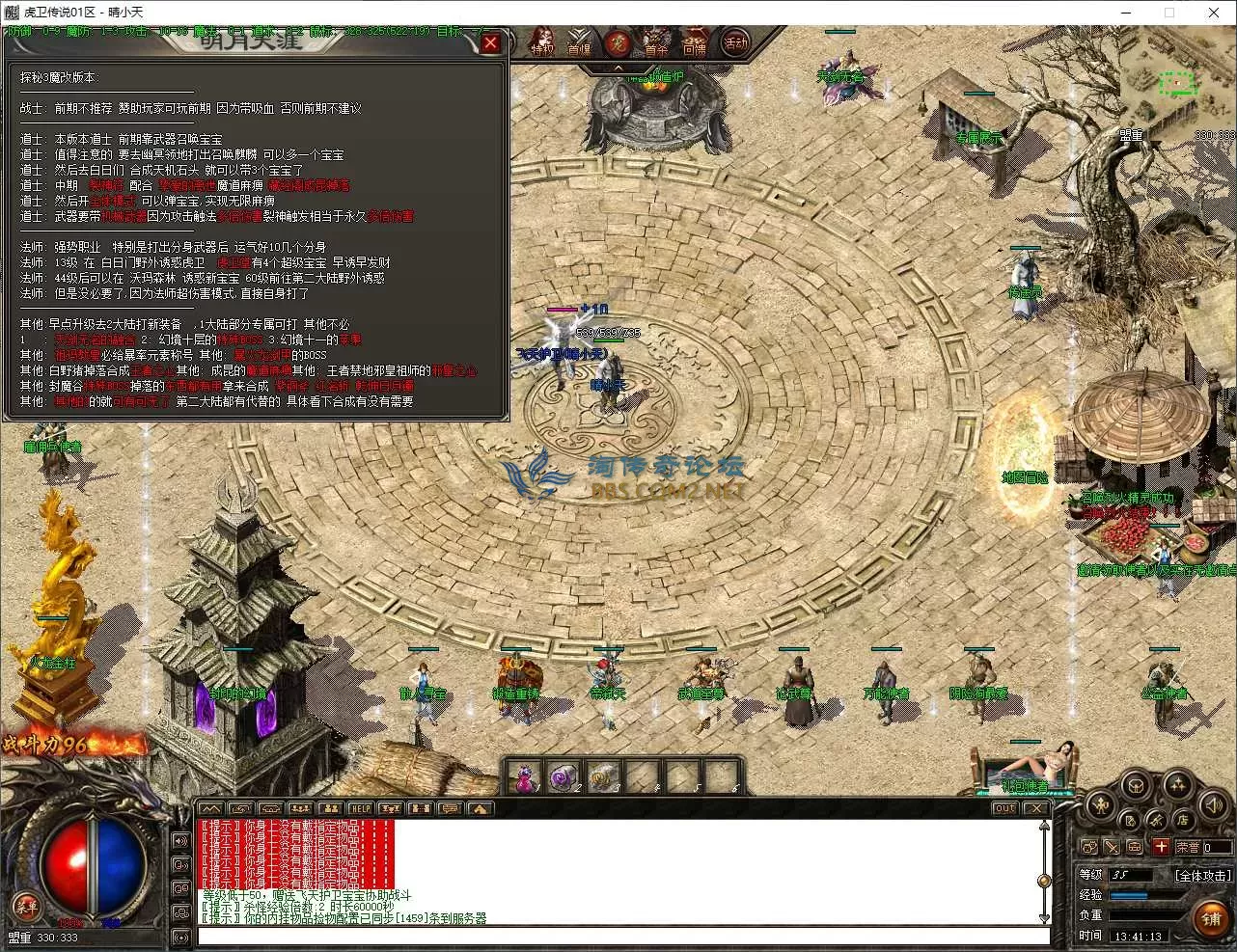
Task: Use the pale scroll in hotbar slot 3
Action: coord(602,776)
